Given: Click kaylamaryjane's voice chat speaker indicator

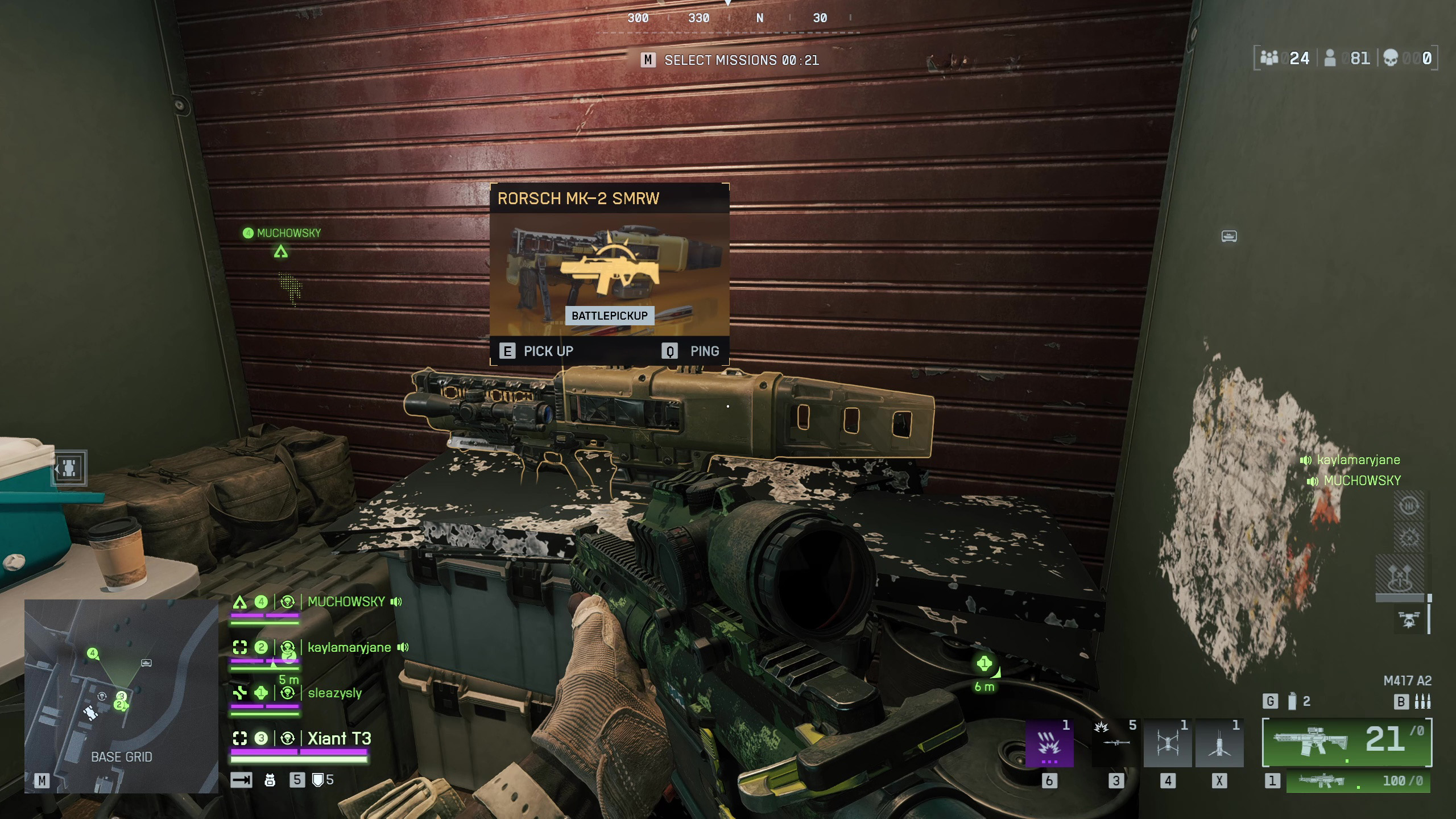Looking at the screenshot, I should coord(1306,460).
